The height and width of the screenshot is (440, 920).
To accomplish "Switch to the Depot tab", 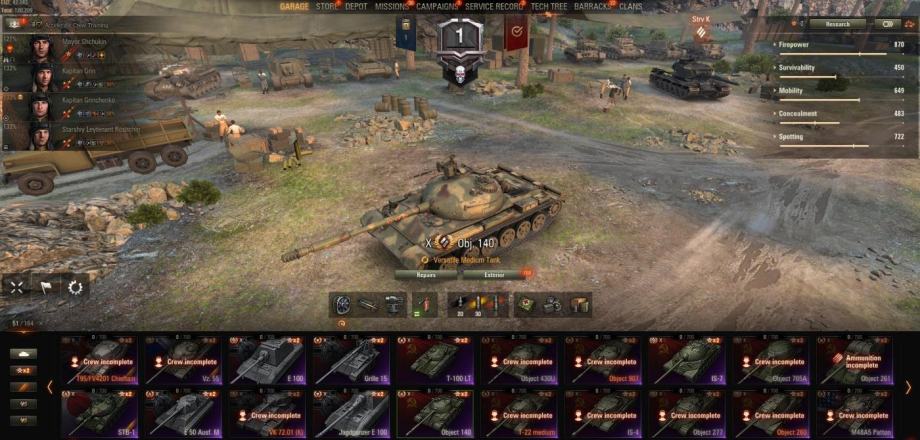I will point(356,6).
